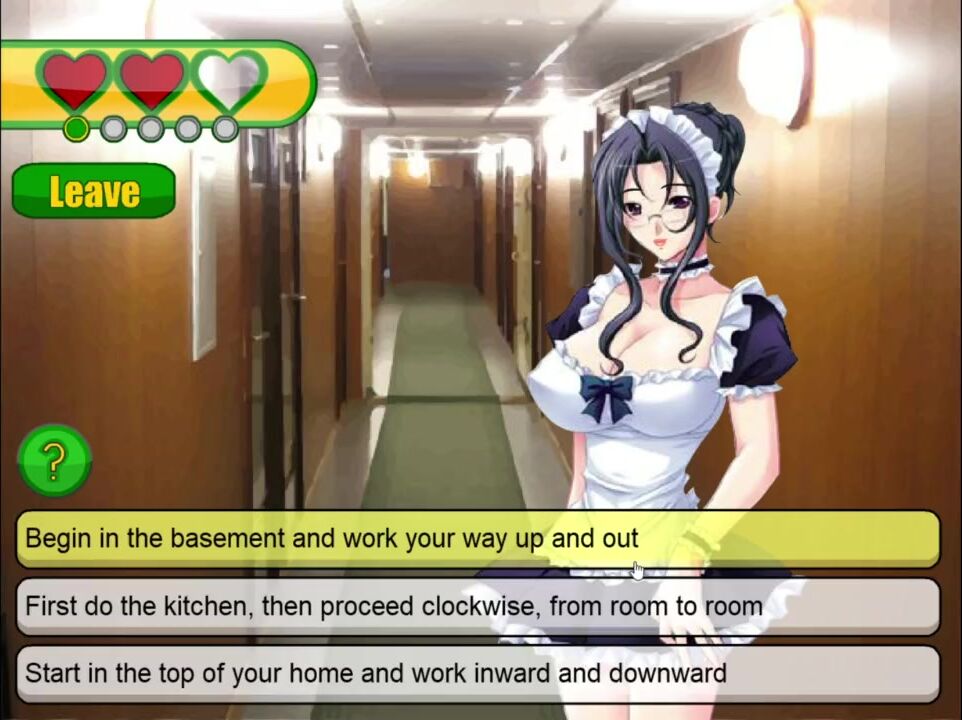Viewport: 962px width, 720px height.
Task: Click the green Leave button
Action: 93,190
